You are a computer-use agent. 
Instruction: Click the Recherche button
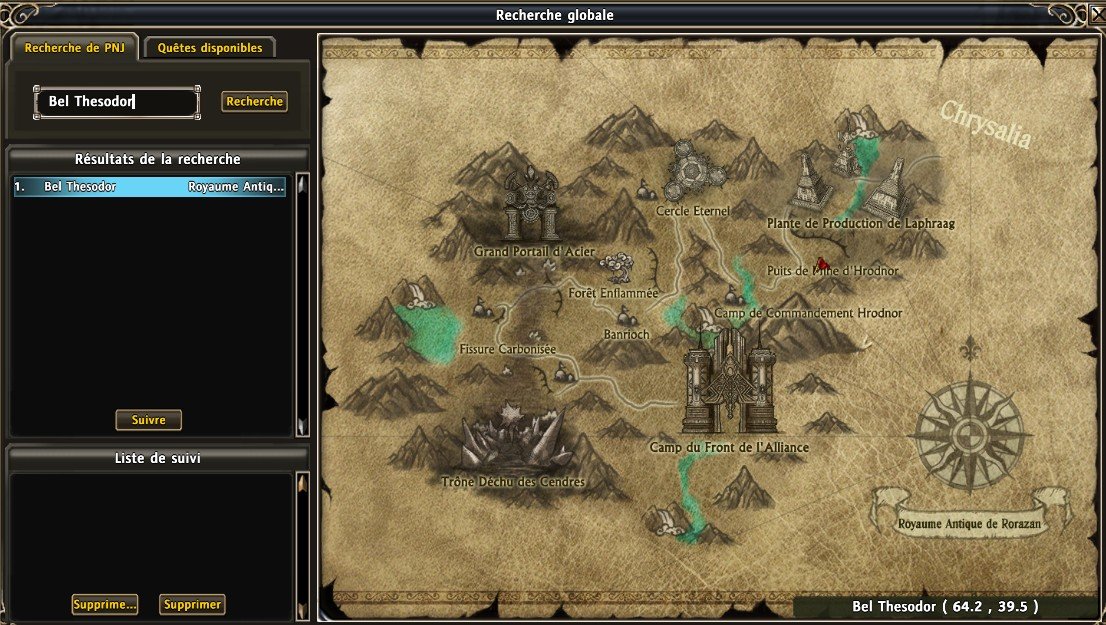click(254, 102)
